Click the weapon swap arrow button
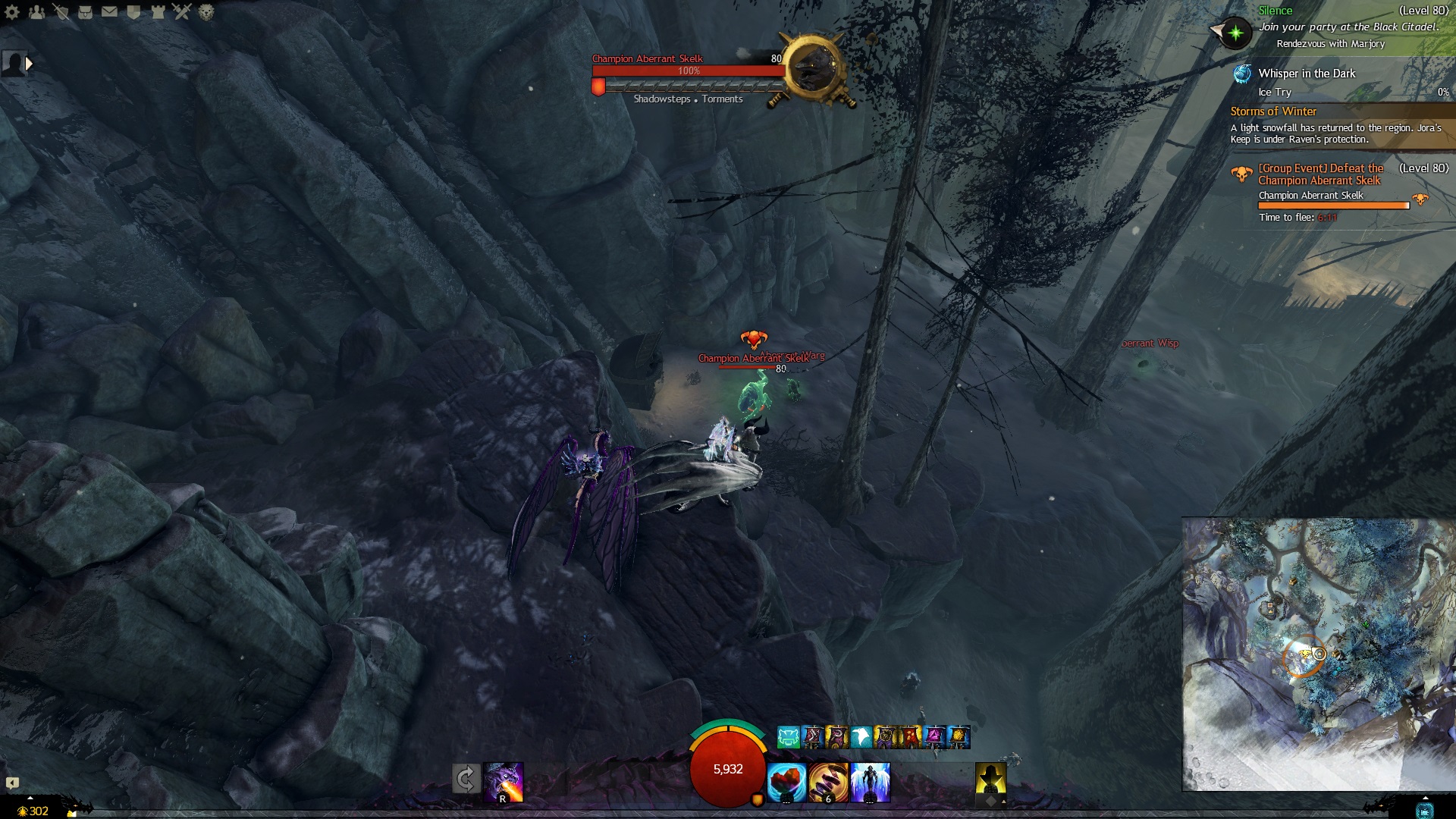The height and width of the screenshot is (819, 1456). [x=466, y=779]
